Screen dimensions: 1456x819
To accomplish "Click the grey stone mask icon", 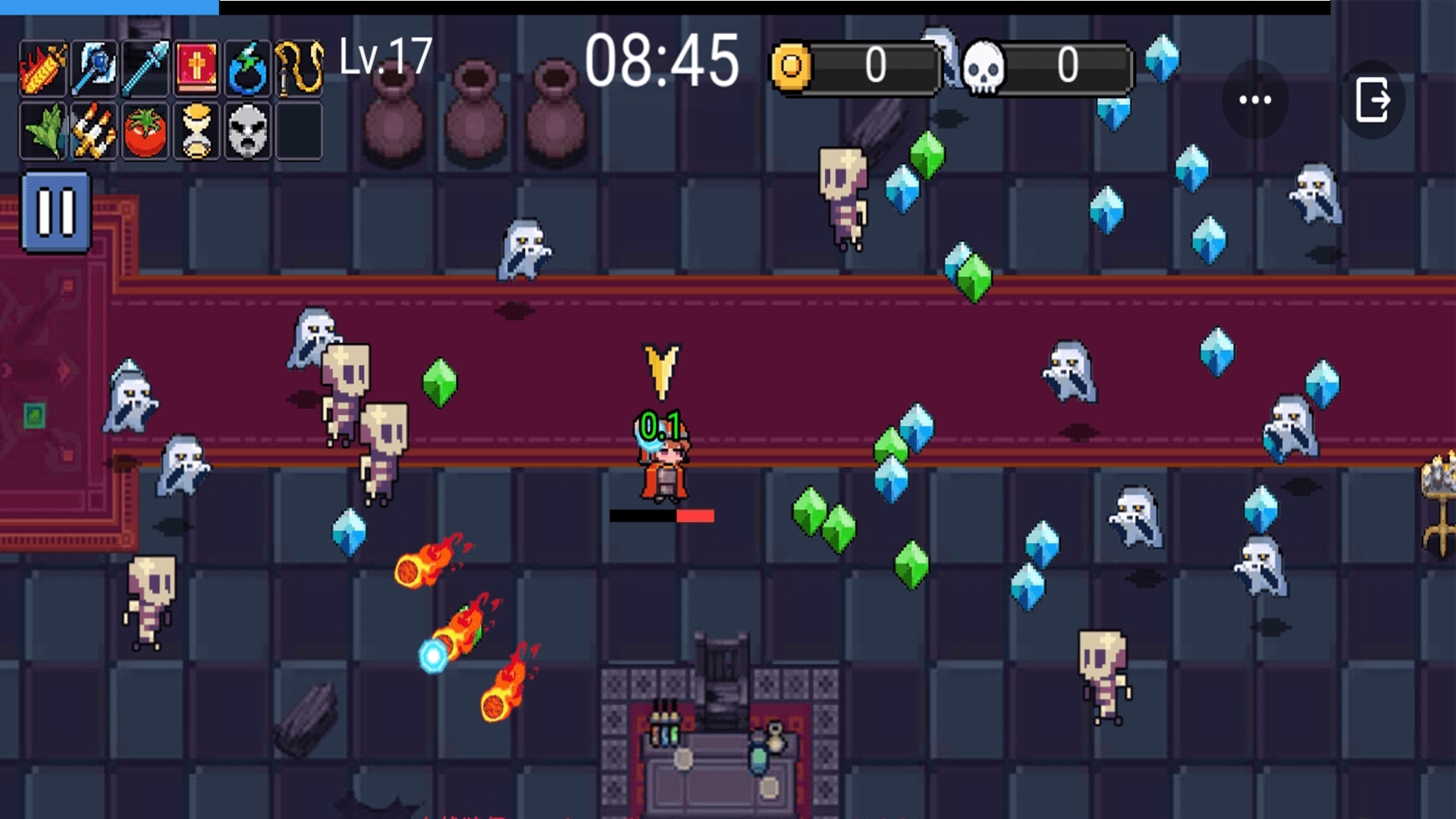I will pyautogui.click(x=247, y=132).
